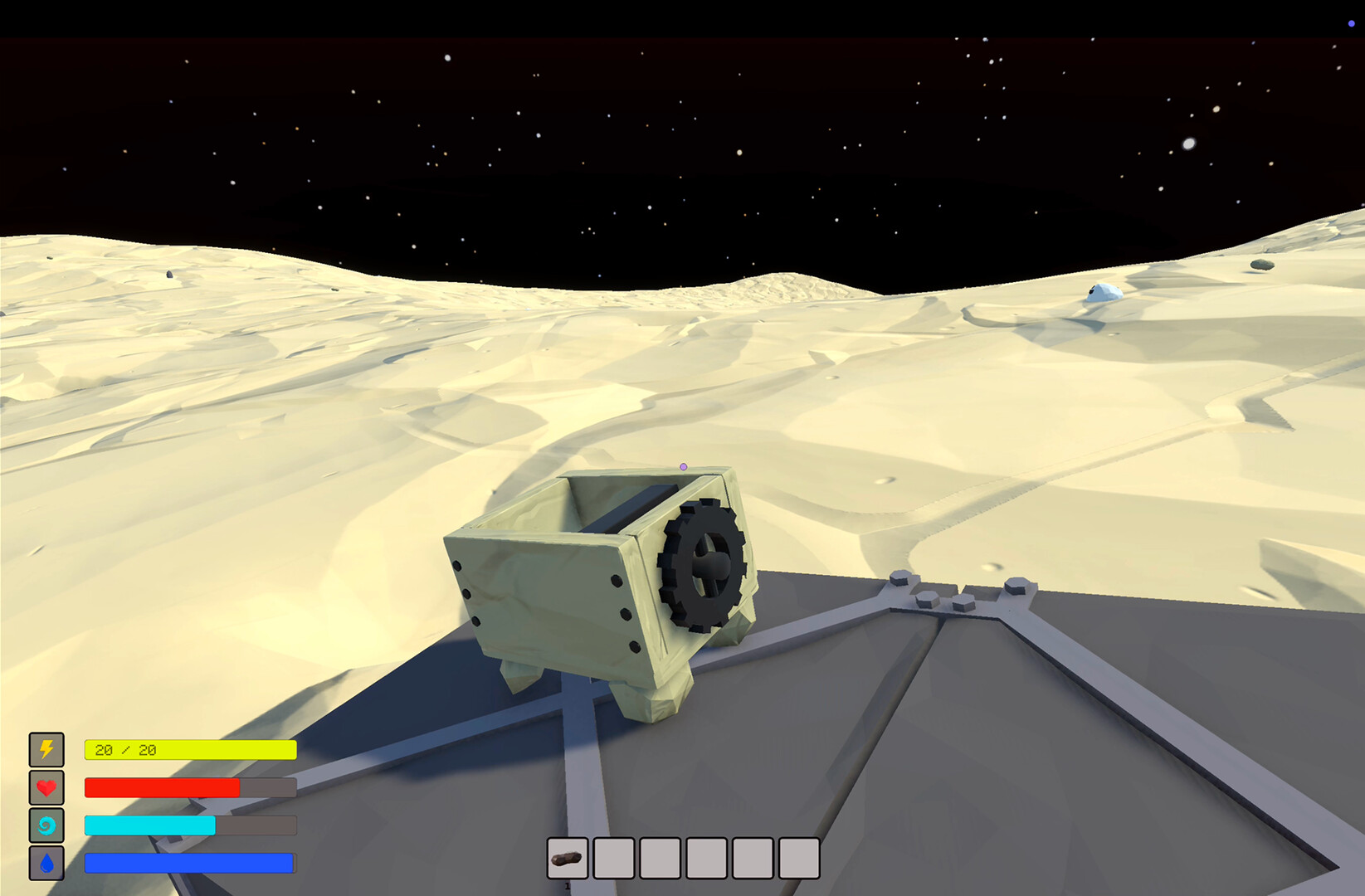Click the lightning energy status icon
Screen dimensions: 1365x896
click(46, 750)
